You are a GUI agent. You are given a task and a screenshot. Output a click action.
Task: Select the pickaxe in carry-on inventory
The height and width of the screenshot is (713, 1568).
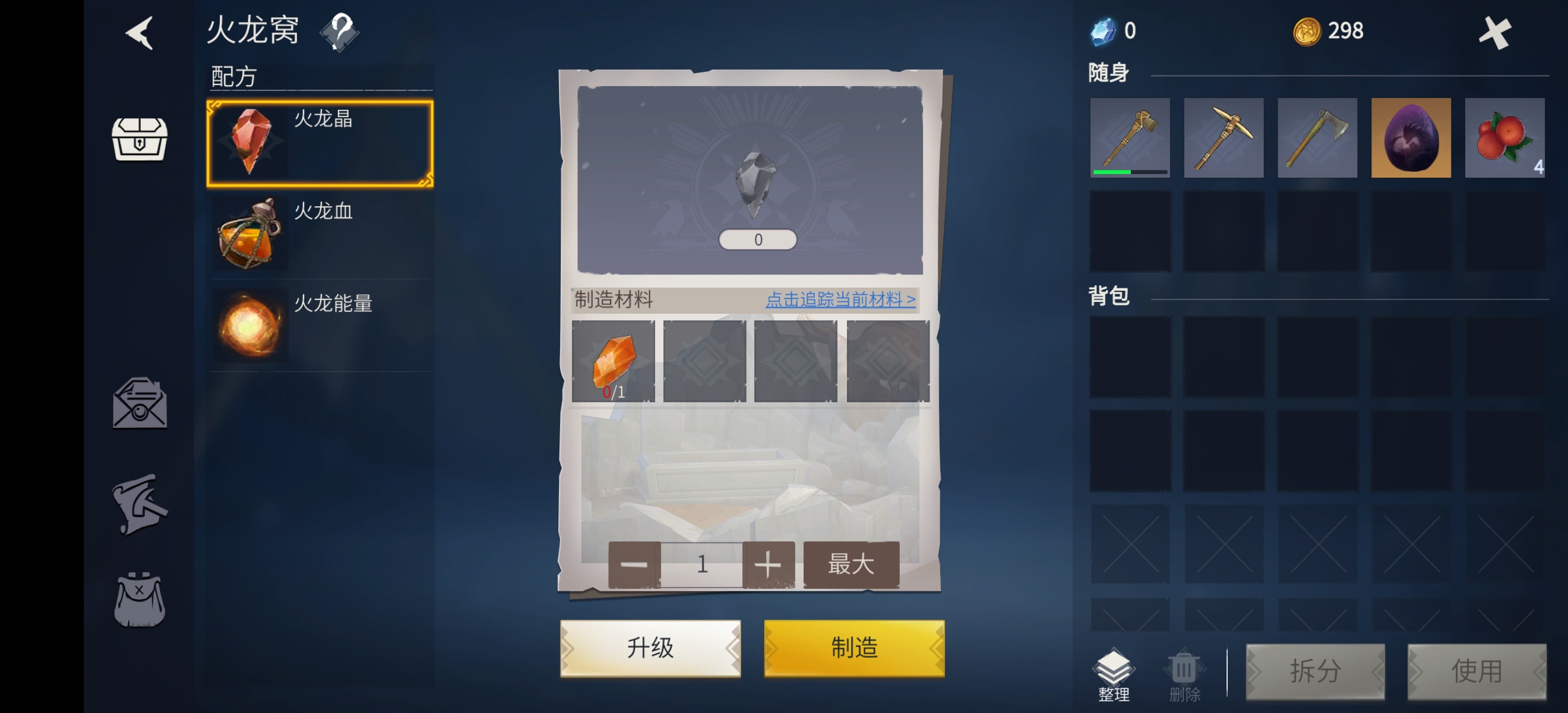click(1224, 138)
